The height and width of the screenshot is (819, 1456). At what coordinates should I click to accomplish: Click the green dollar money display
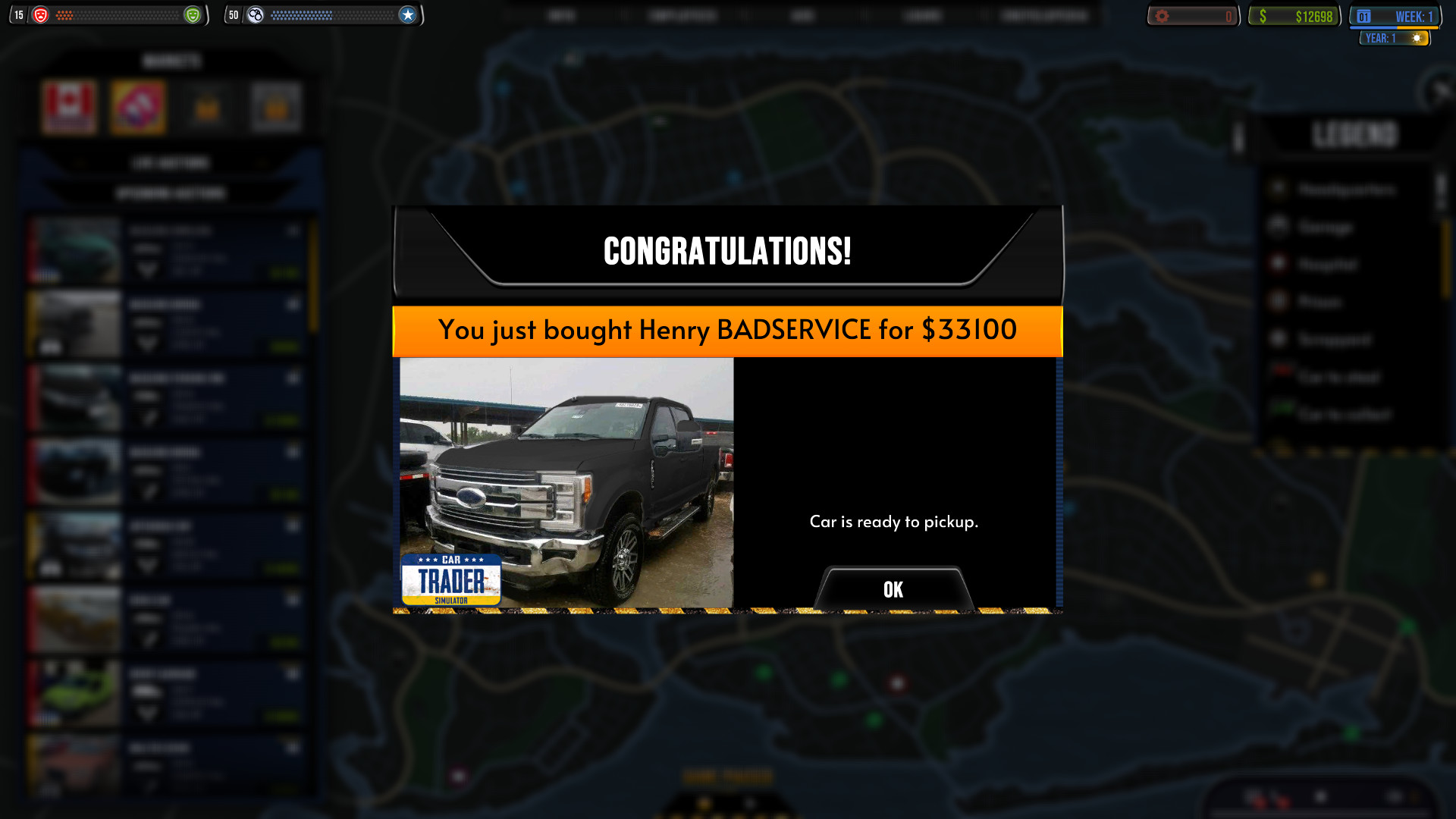point(1293,14)
